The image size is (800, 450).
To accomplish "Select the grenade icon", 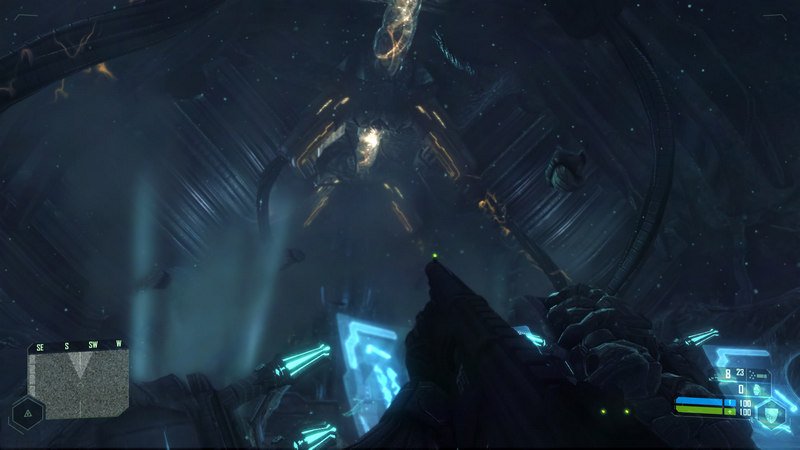I will 757,389.
